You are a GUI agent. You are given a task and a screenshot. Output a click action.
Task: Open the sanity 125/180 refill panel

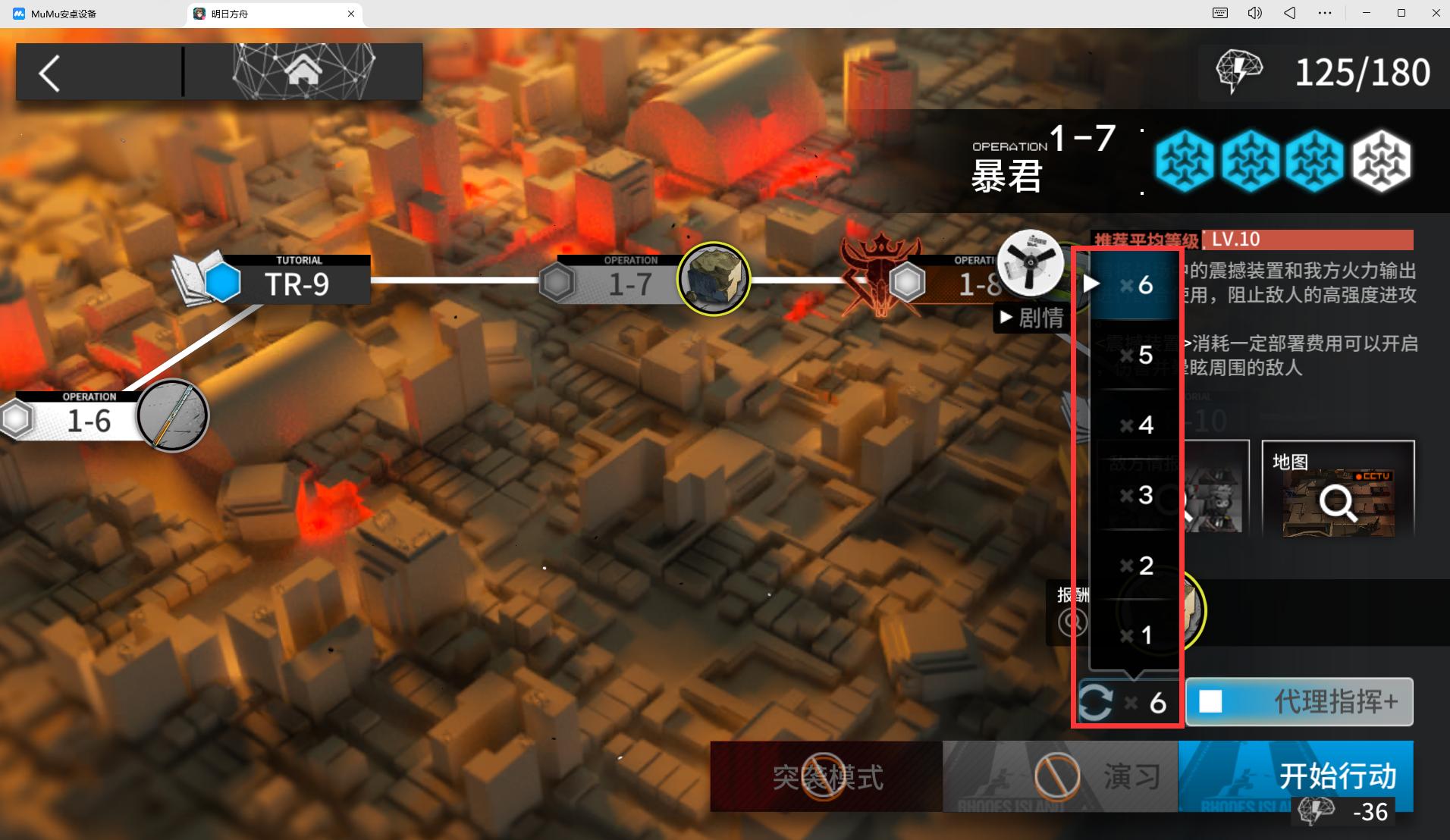pos(1323,72)
